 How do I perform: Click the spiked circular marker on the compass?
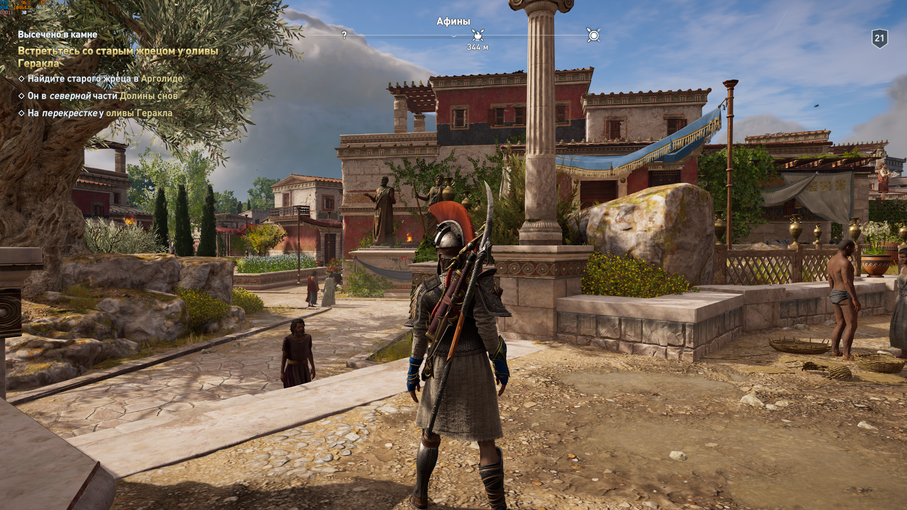pos(593,35)
